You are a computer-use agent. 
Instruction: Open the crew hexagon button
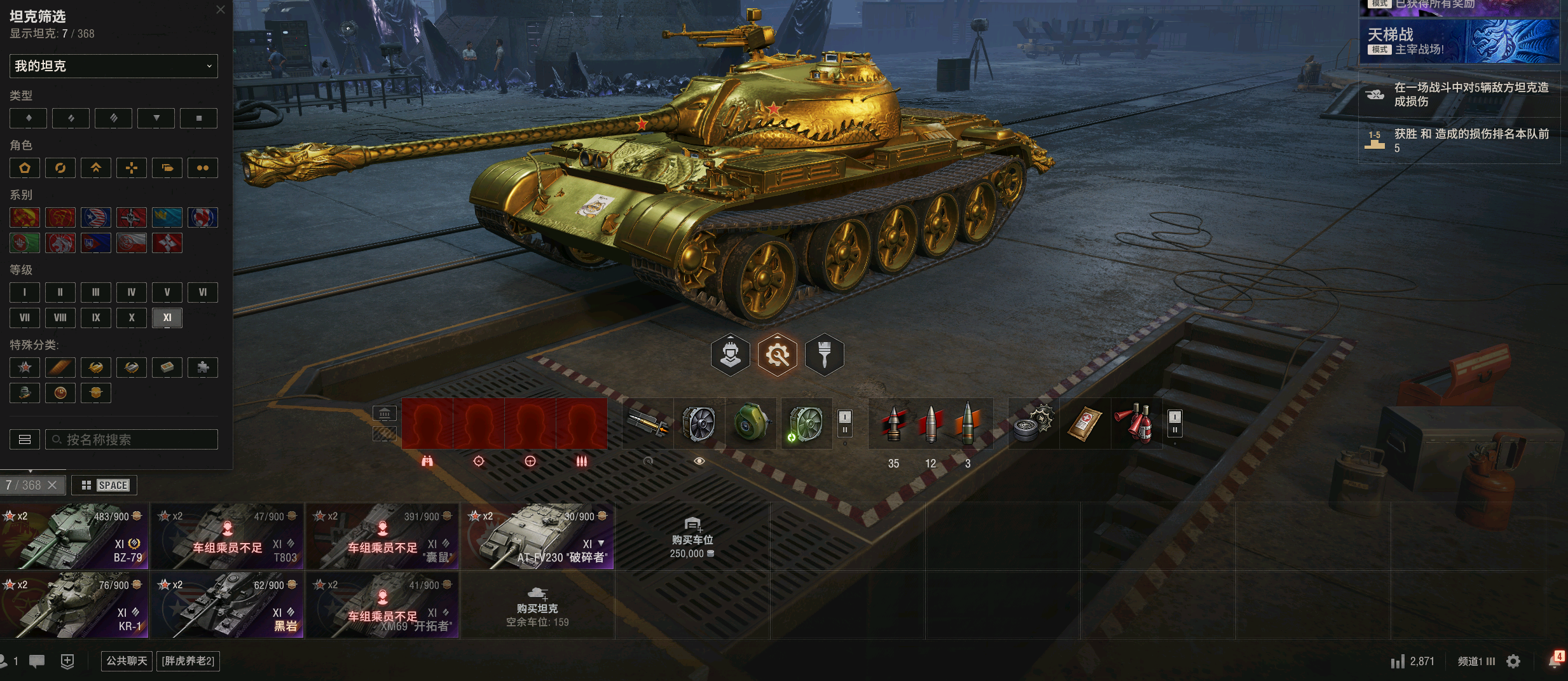pos(730,354)
